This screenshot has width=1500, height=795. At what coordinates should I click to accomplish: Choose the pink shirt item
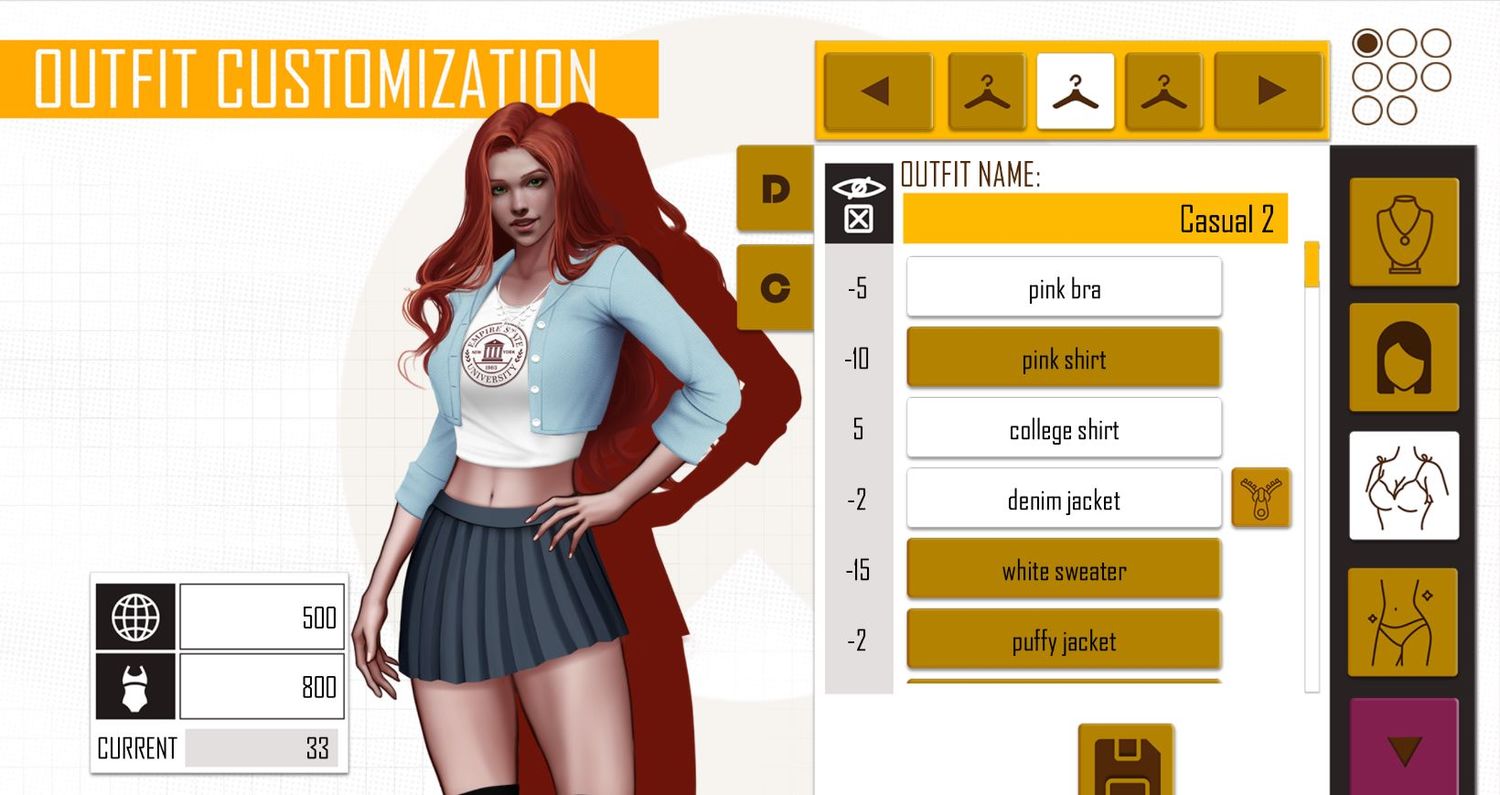[1063, 358]
